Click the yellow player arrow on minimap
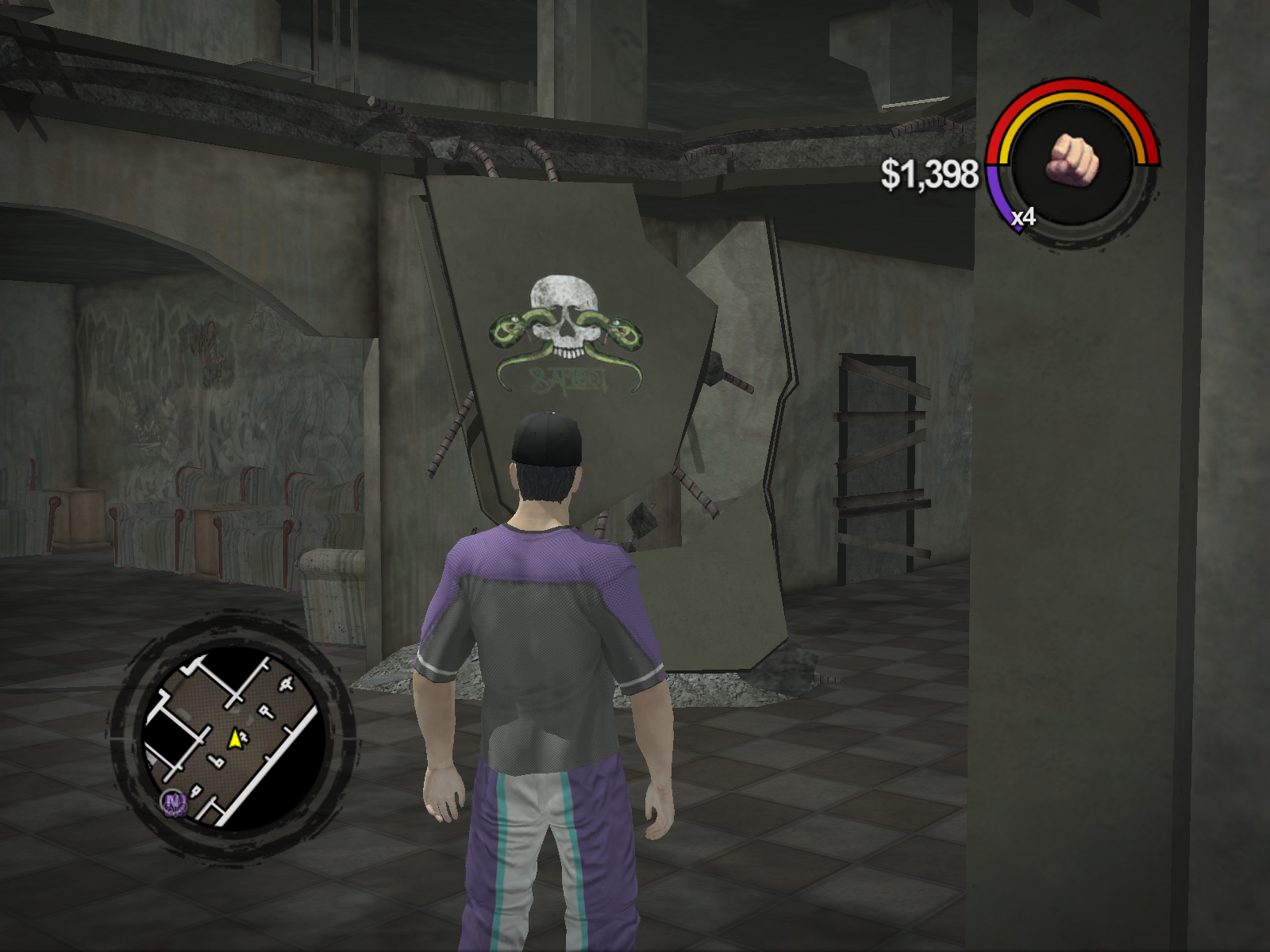 coord(235,739)
